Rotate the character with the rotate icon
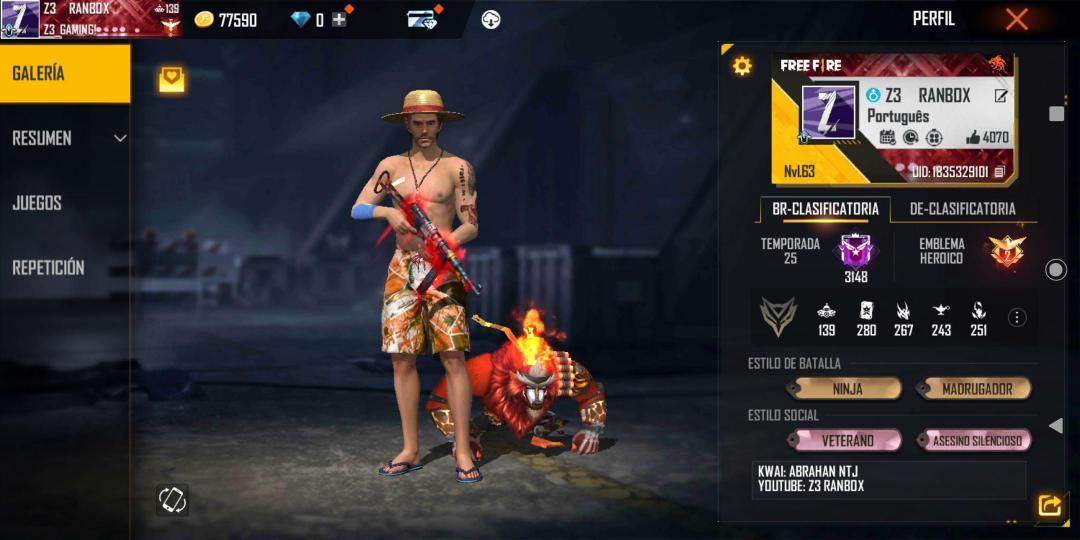 click(172, 499)
